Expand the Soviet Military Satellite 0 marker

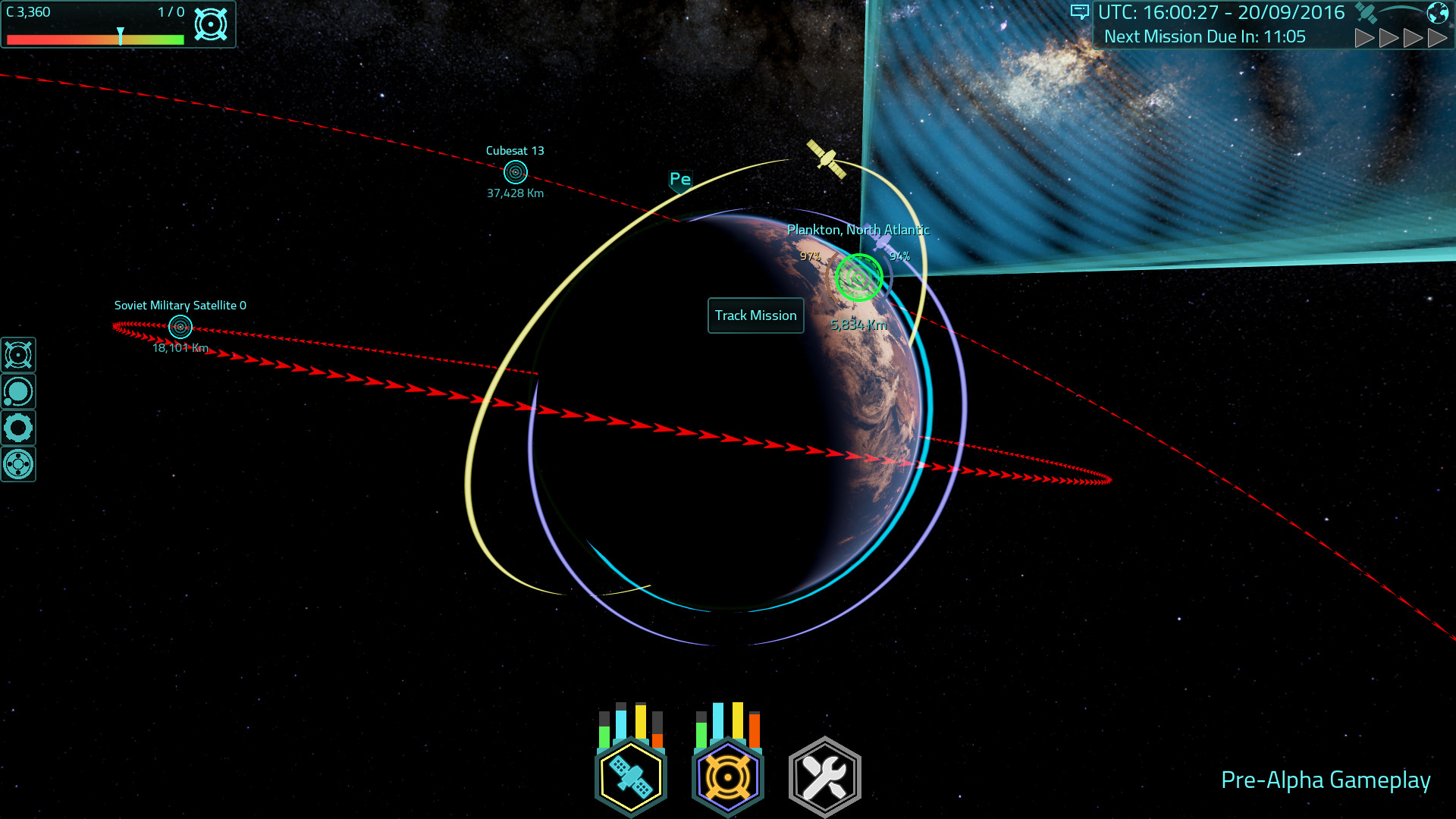tap(180, 327)
